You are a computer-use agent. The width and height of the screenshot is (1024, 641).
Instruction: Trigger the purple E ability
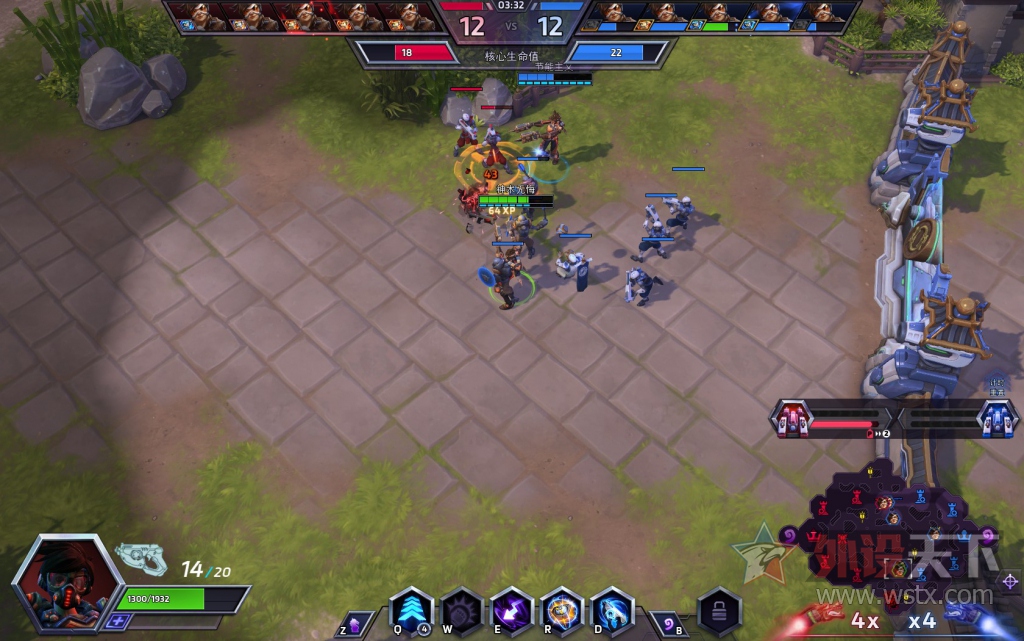[x=512, y=610]
